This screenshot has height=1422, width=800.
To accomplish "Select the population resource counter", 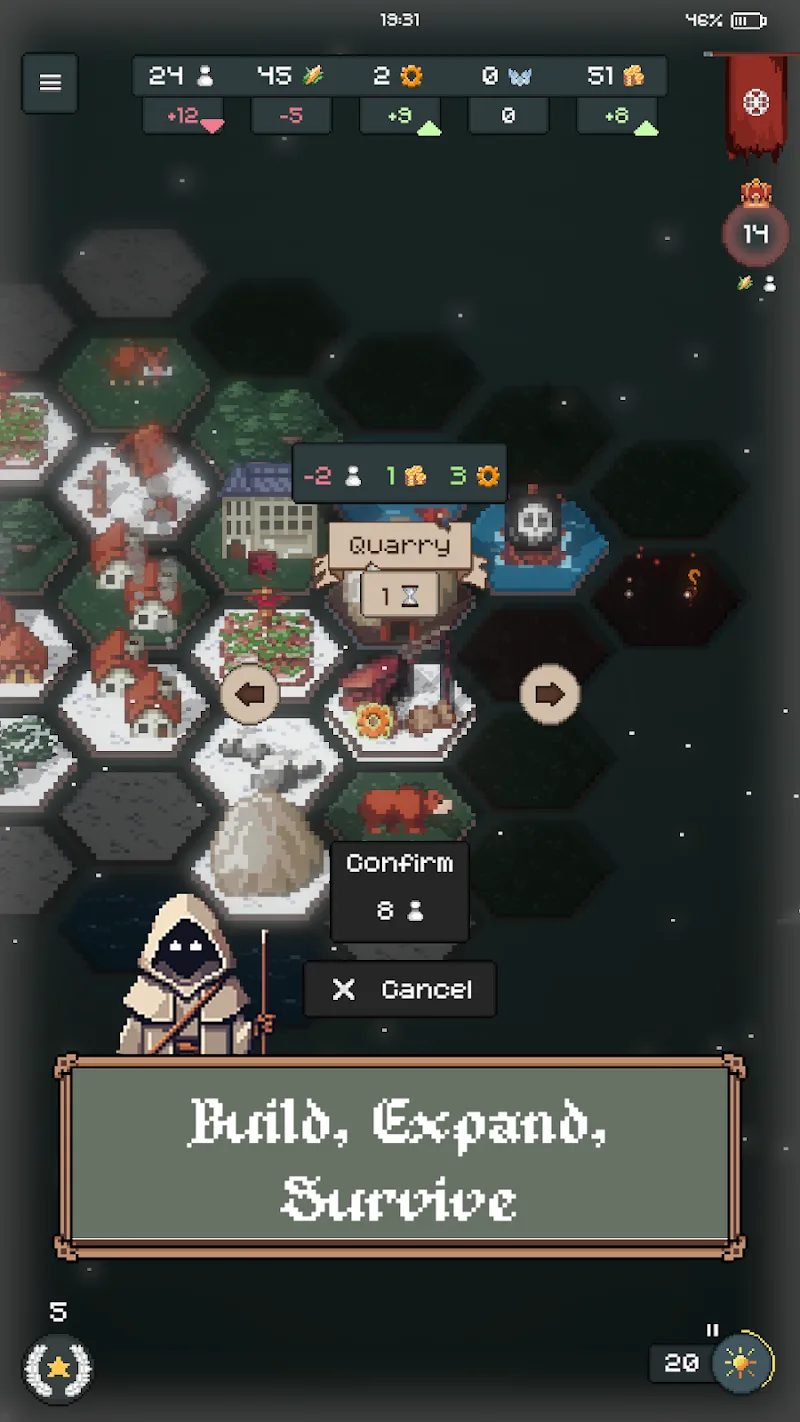I will pyautogui.click(x=182, y=76).
